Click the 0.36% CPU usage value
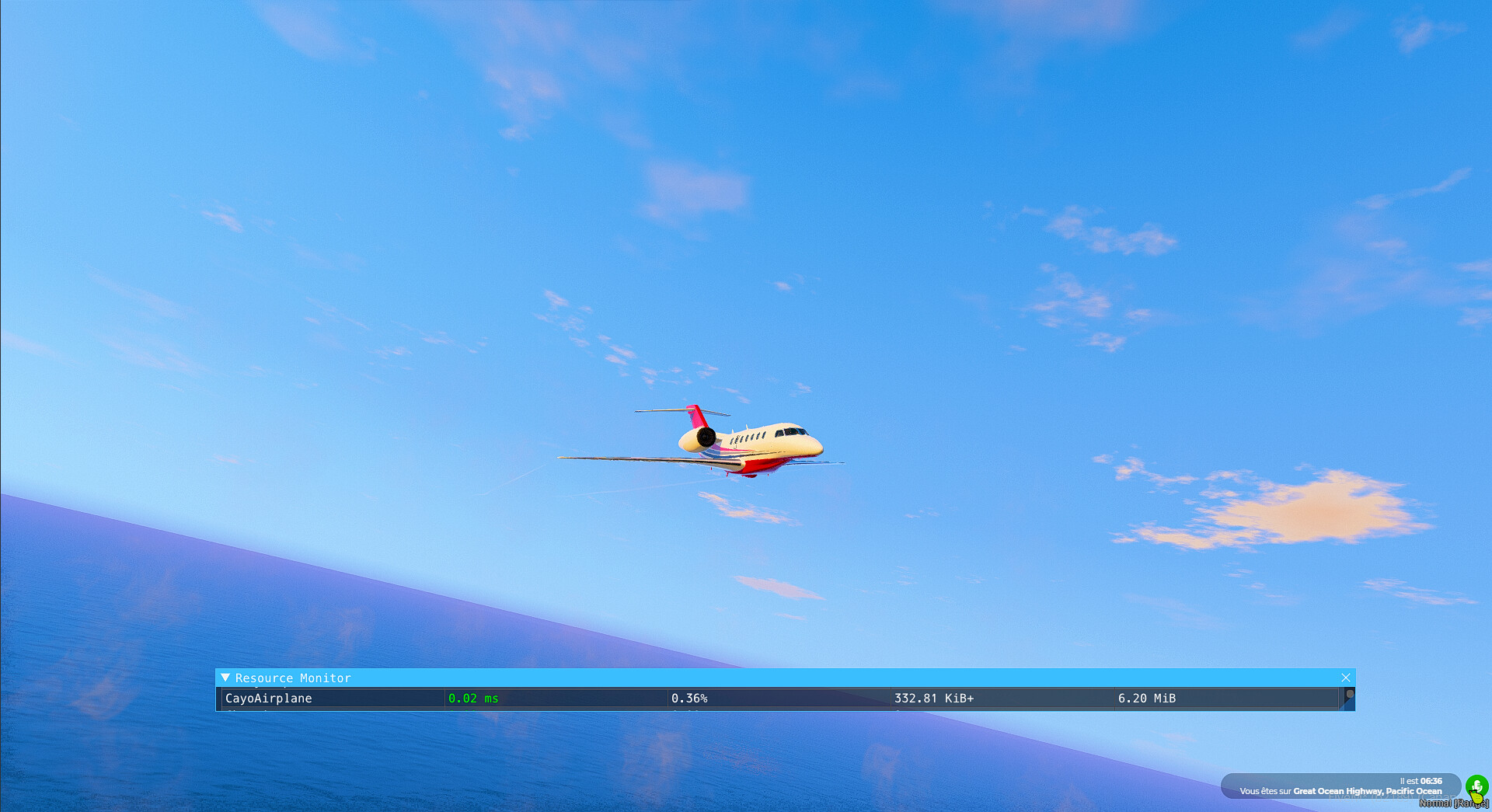The image size is (1492, 812). 690,699
